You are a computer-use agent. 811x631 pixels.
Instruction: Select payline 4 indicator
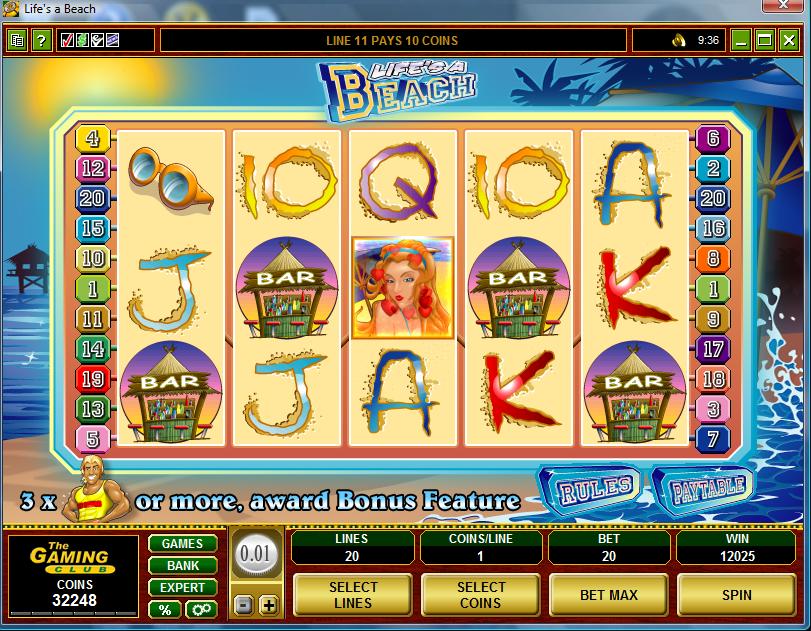tap(94, 139)
